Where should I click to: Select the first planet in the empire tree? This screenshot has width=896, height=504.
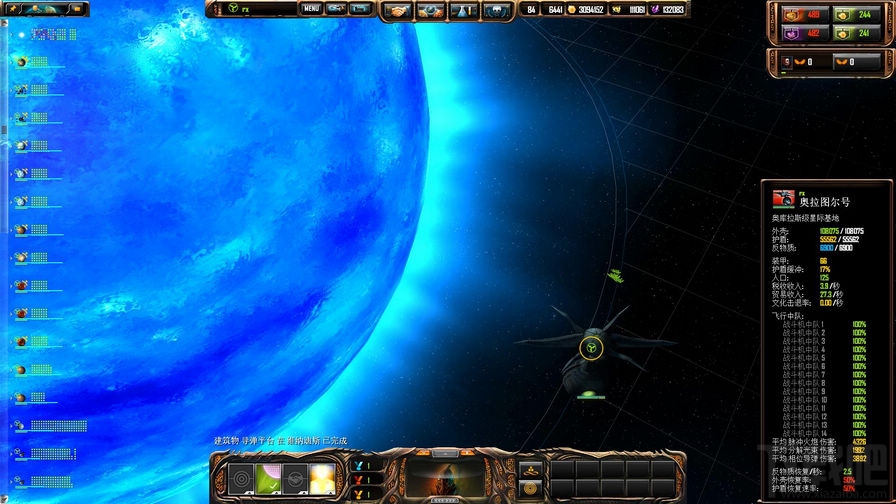pyautogui.click(x=20, y=61)
